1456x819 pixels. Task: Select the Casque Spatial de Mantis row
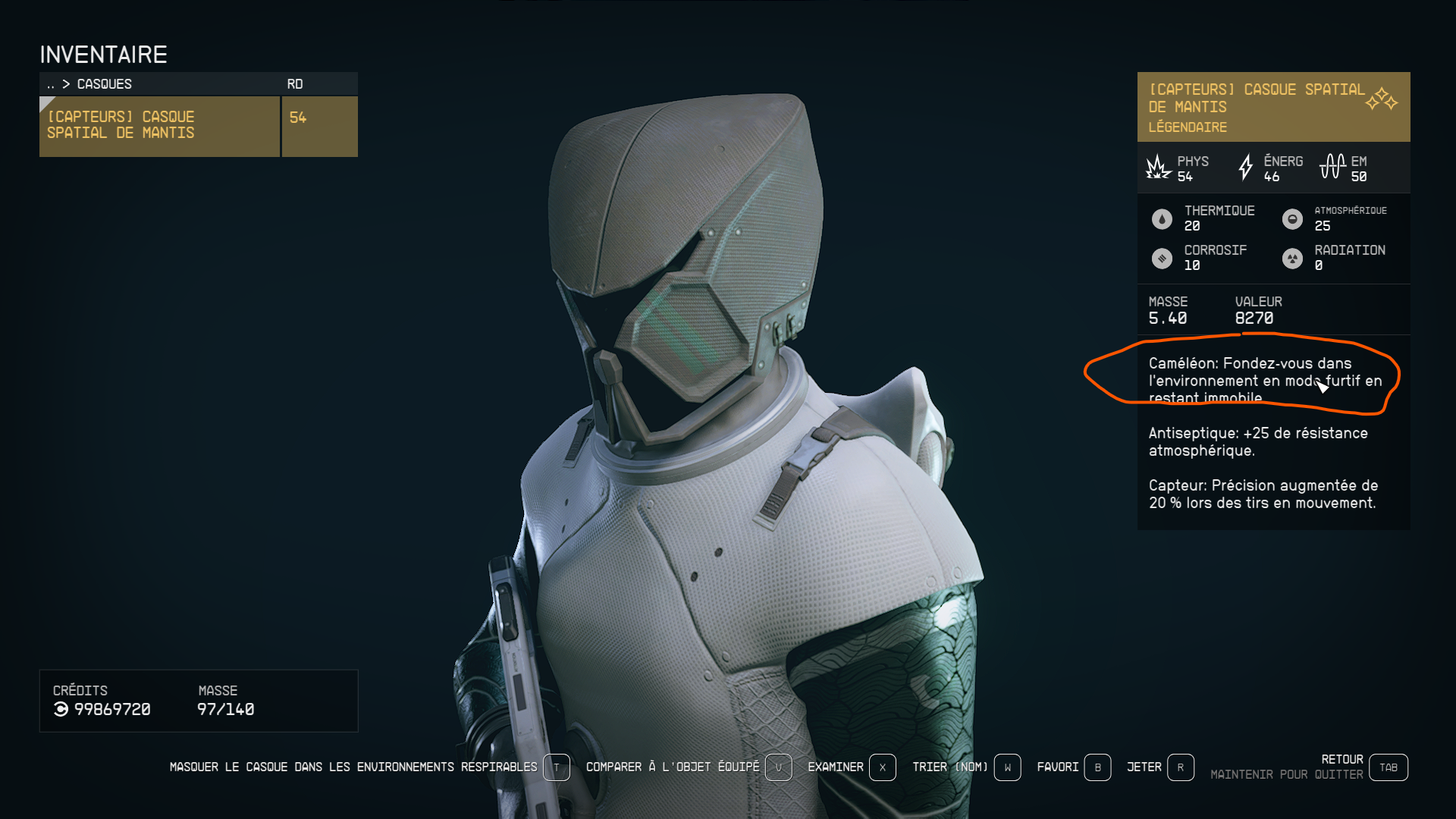coord(159,126)
